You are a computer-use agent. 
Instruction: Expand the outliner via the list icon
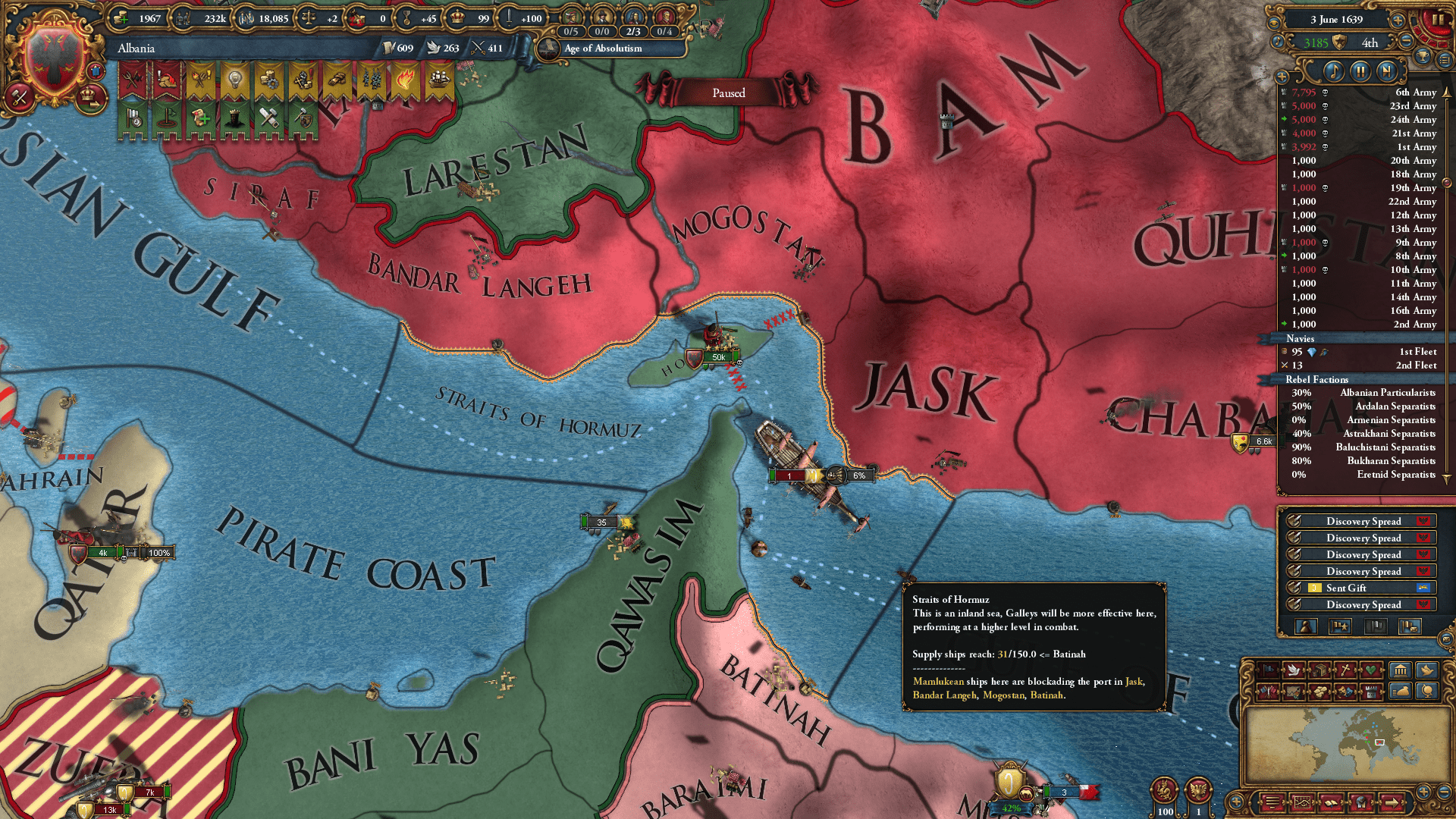coord(1445,61)
